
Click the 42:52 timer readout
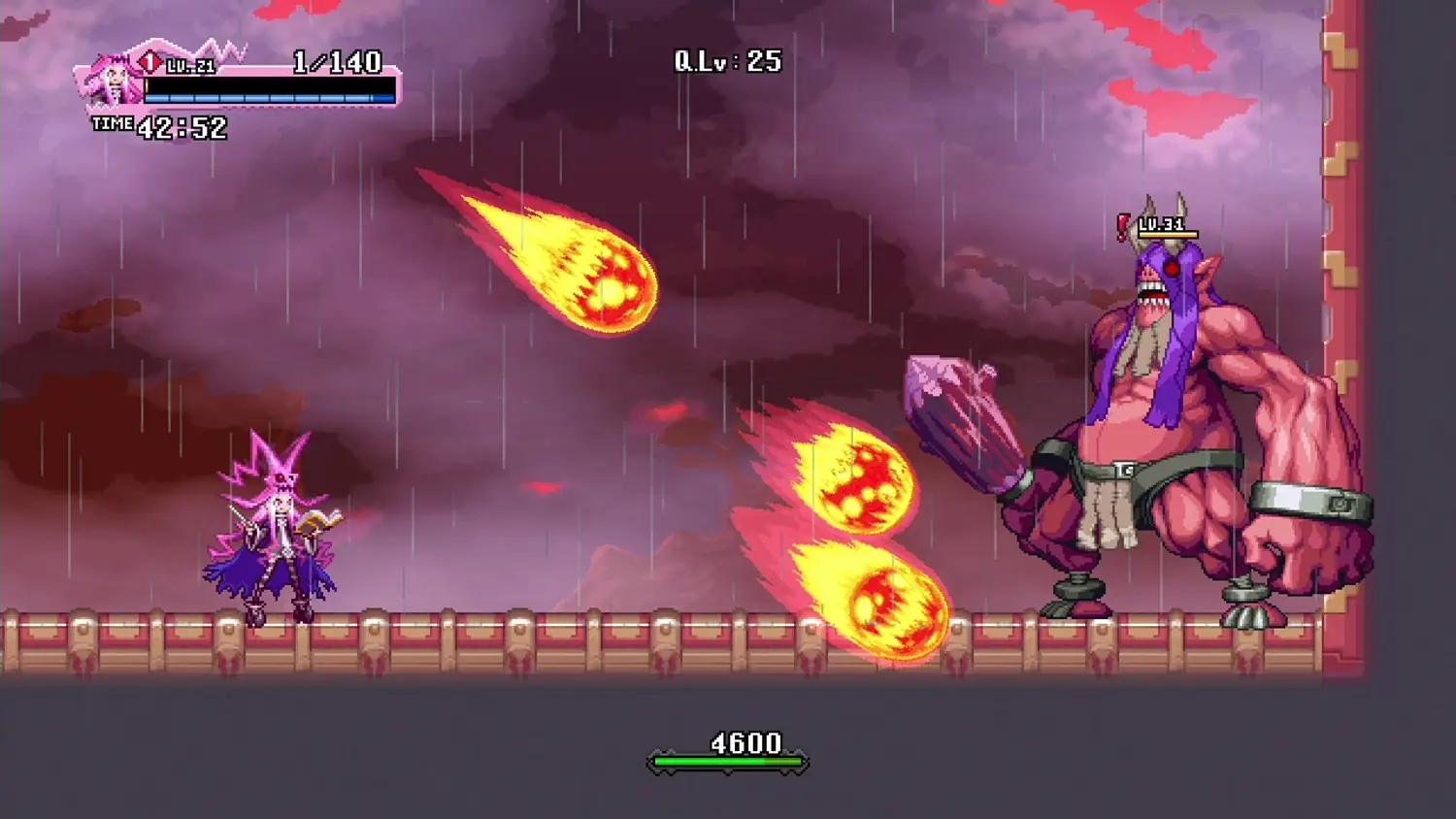point(181,124)
